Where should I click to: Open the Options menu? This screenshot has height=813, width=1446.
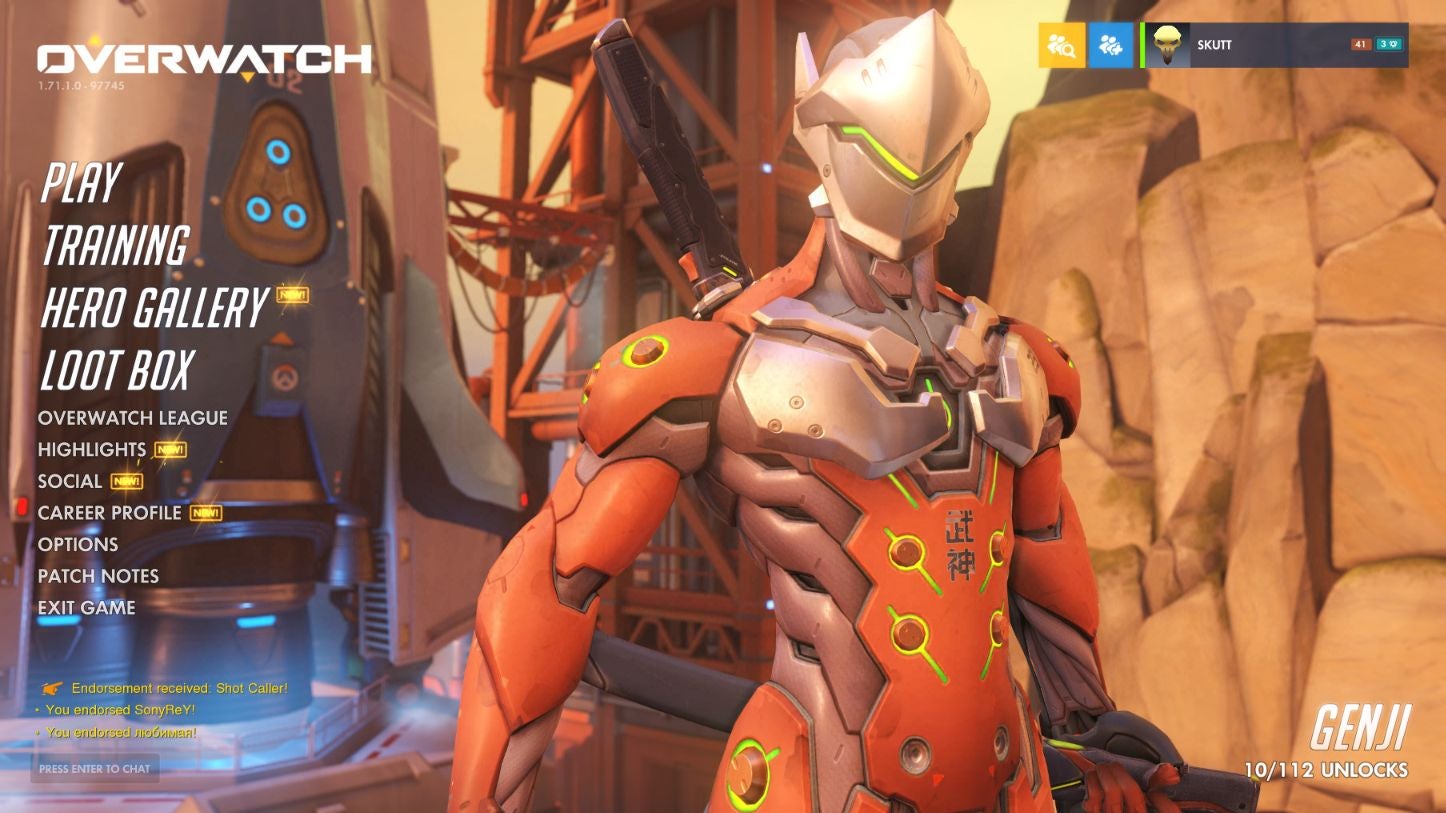click(x=78, y=545)
